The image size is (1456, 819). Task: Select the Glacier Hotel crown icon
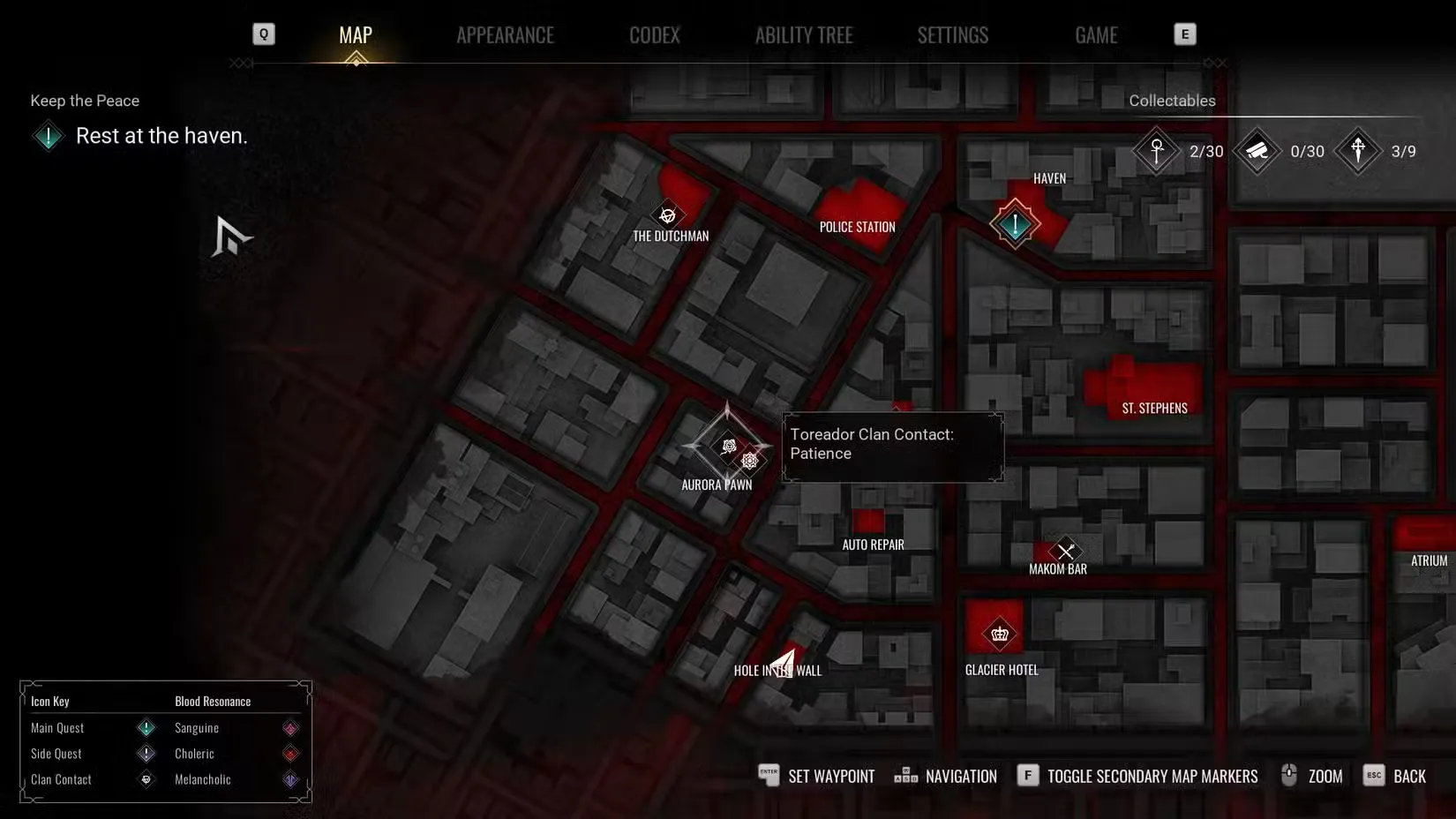pyautogui.click(x=999, y=633)
